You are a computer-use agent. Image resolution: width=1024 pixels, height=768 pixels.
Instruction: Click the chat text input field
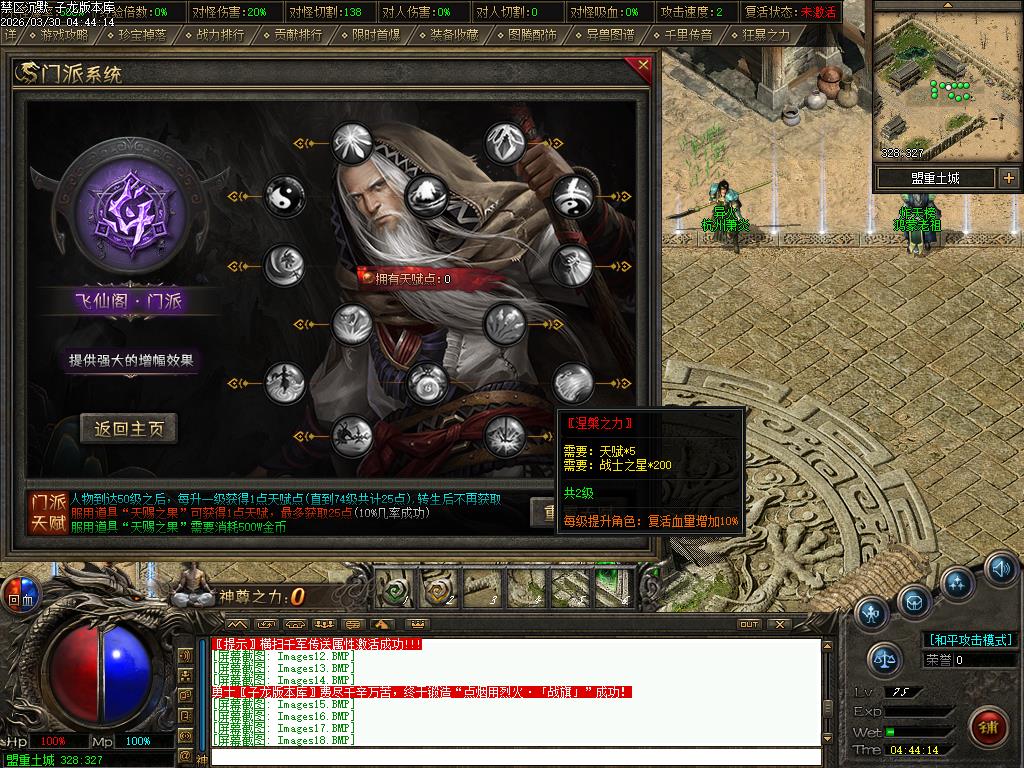(515, 756)
